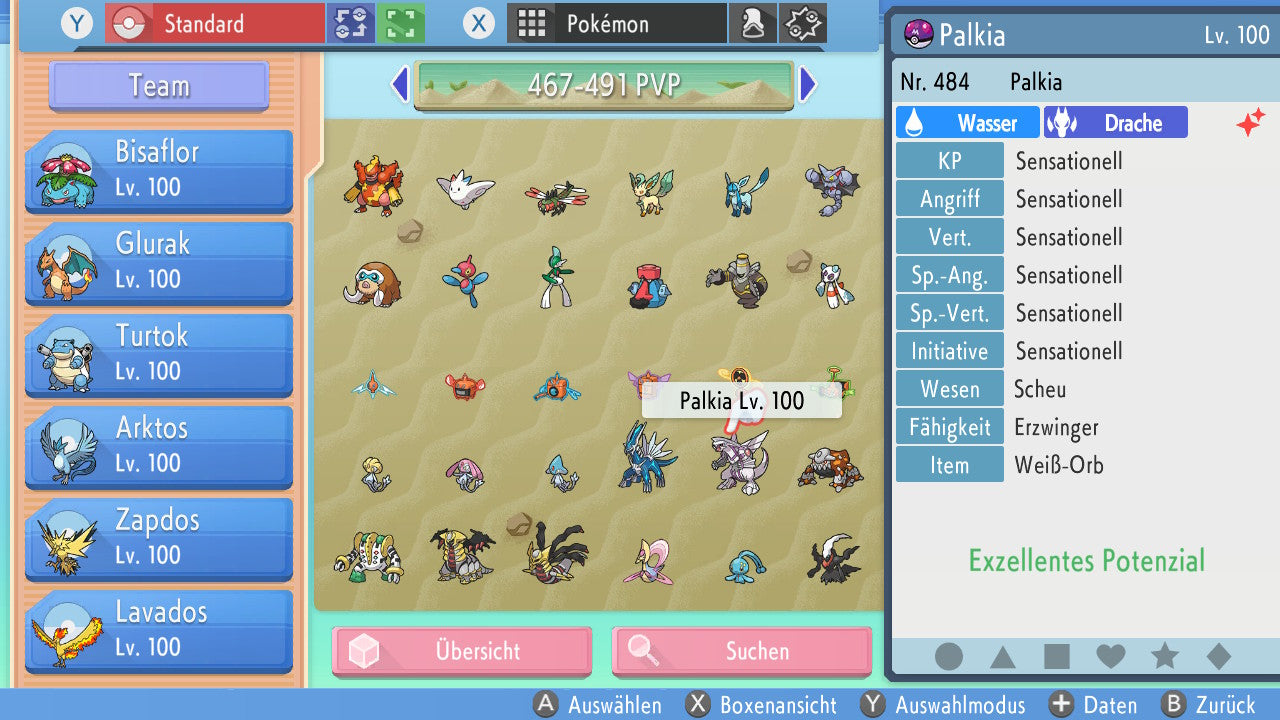Select the Wasser type badge
This screenshot has height=720, width=1280.
coord(967,122)
